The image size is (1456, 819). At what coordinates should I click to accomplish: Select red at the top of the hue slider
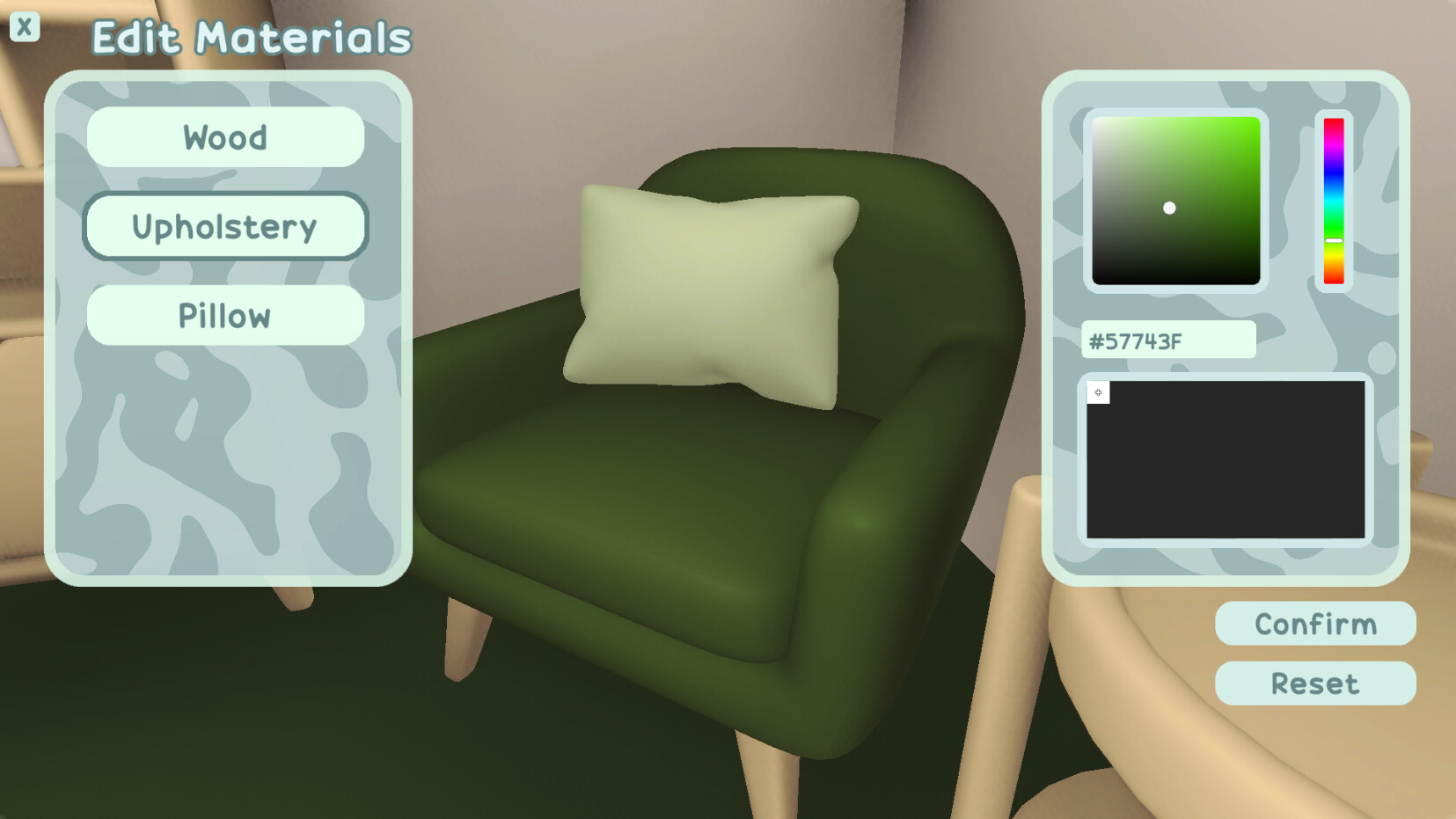pos(1333,123)
